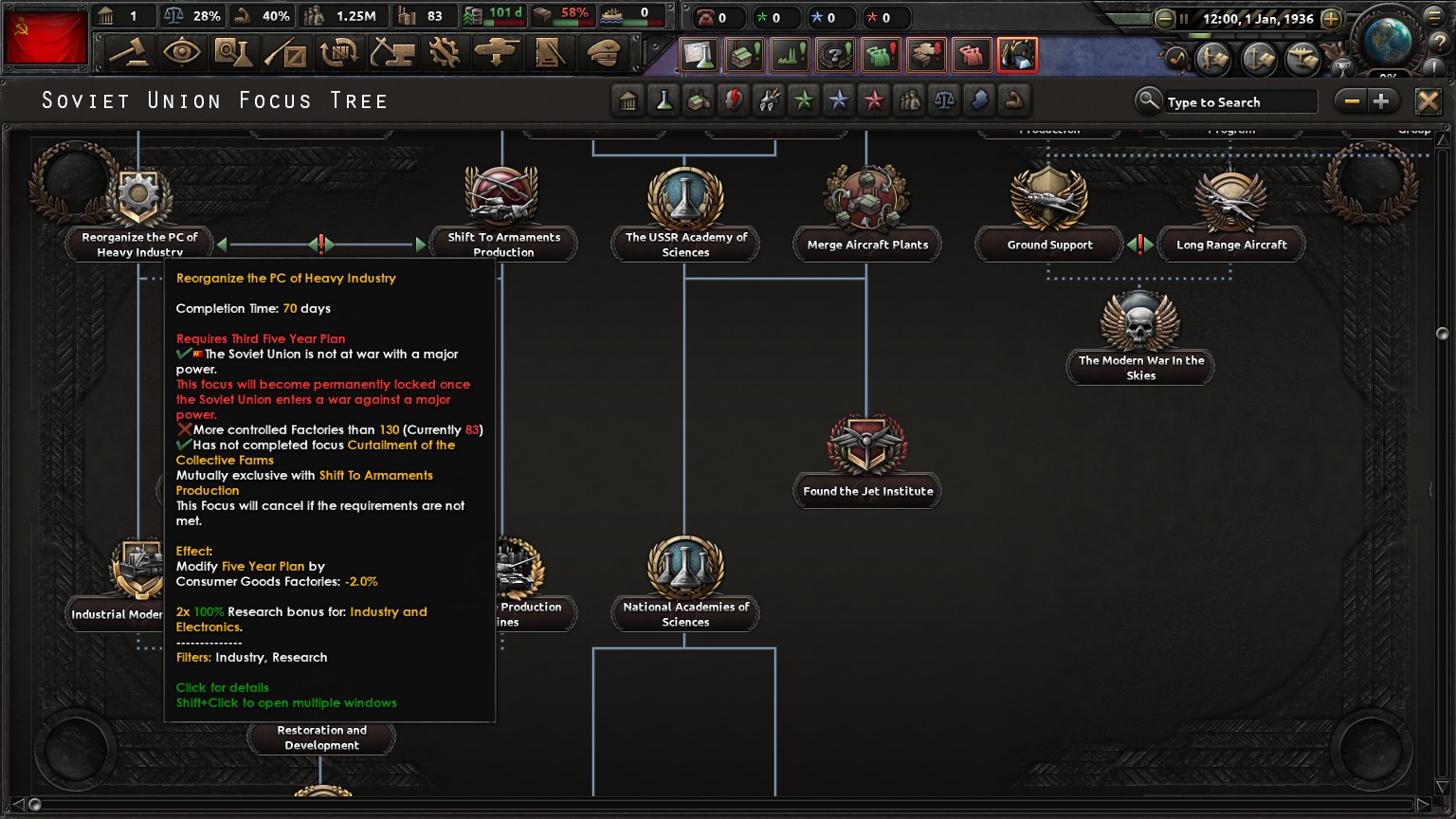Open the Decisions panel gavel icon
Screen dimensions: 1456x819
click(x=128, y=54)
